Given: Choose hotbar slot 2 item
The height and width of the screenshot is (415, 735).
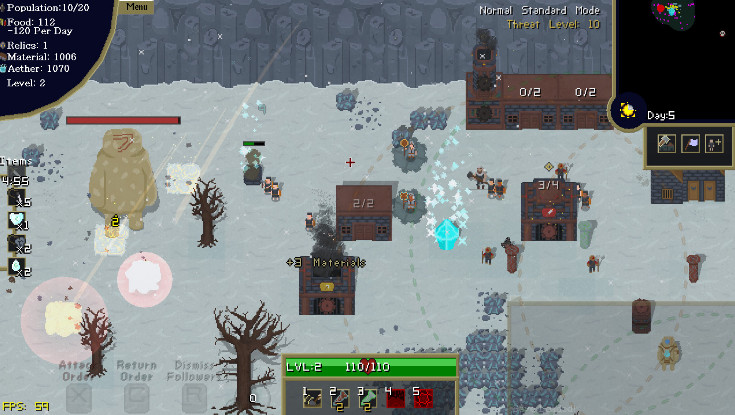Looking at the screenshot, I should (x=341, y=399).
